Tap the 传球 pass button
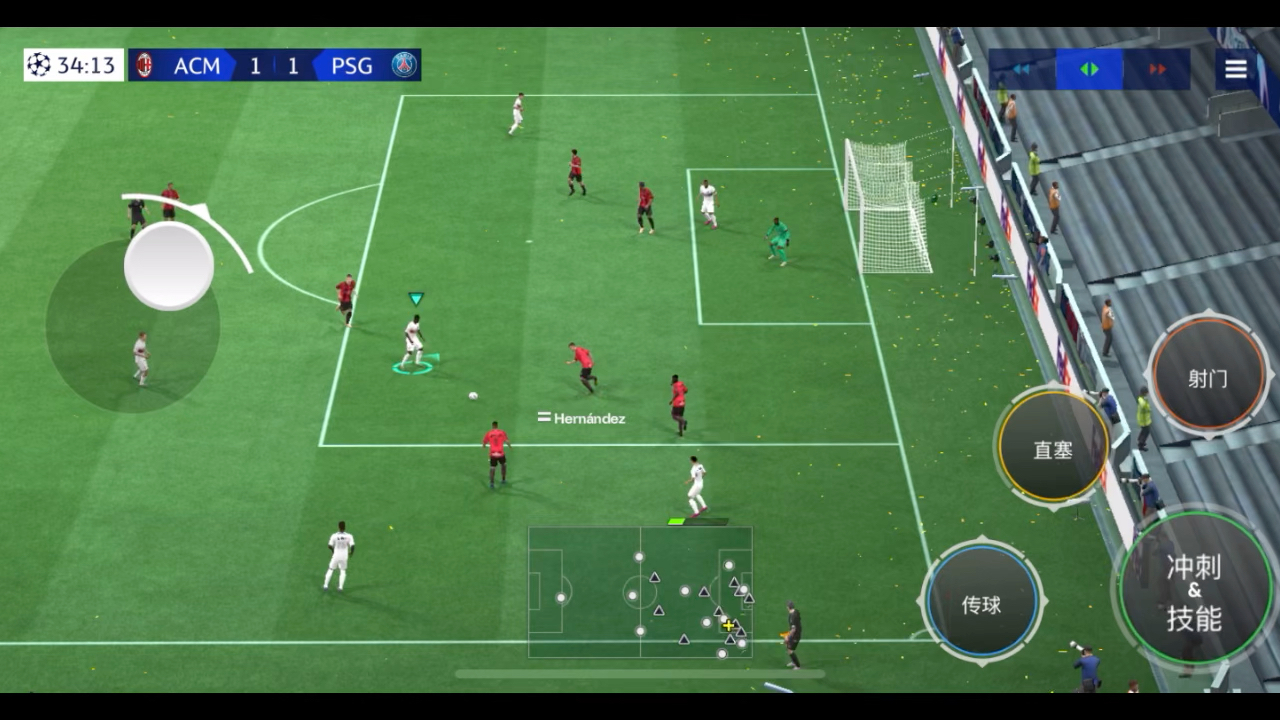Image resolution: width=1280 pixels, height=720 pixels. pyautogui.click(x=981, y=603)
